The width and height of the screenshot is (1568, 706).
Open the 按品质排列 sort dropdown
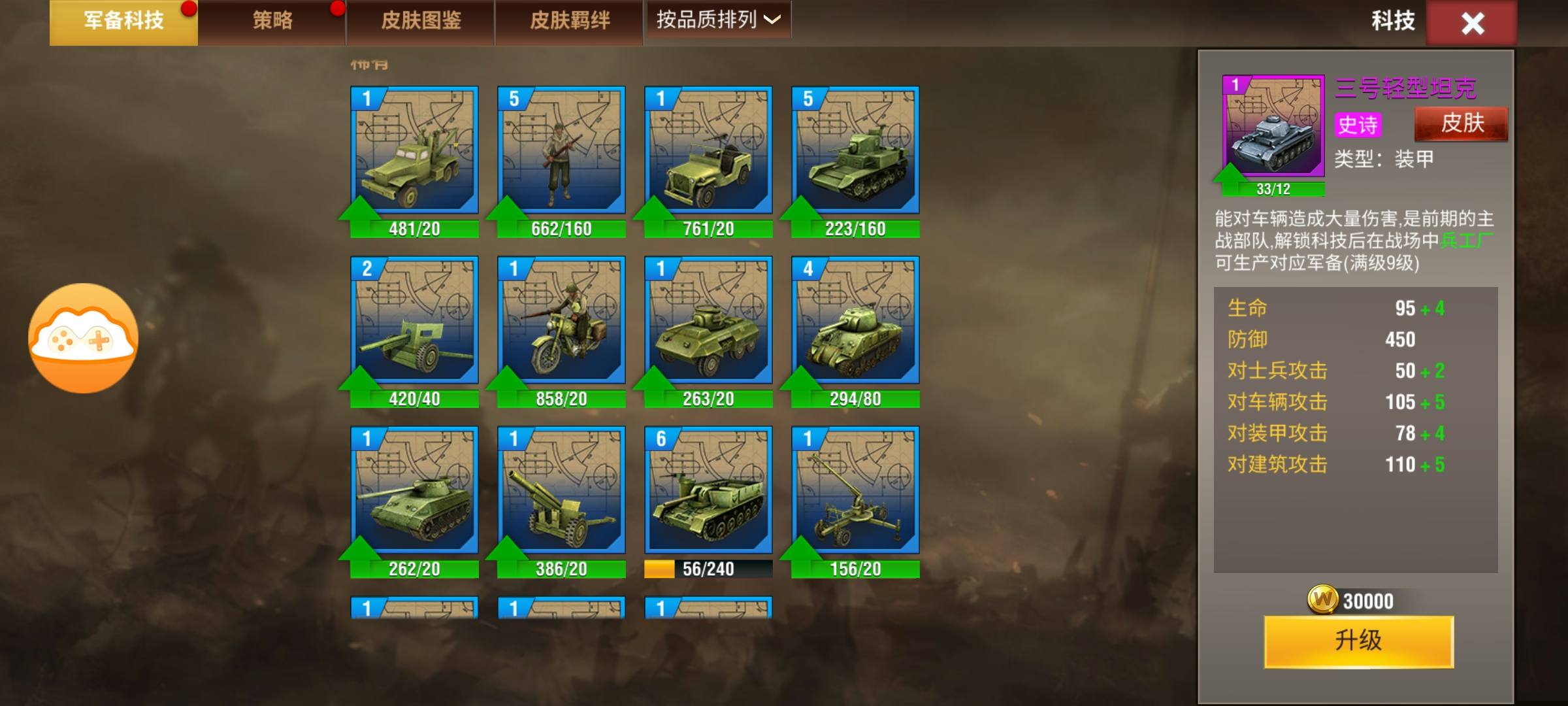pyautogui.click(x=717, y=20)
